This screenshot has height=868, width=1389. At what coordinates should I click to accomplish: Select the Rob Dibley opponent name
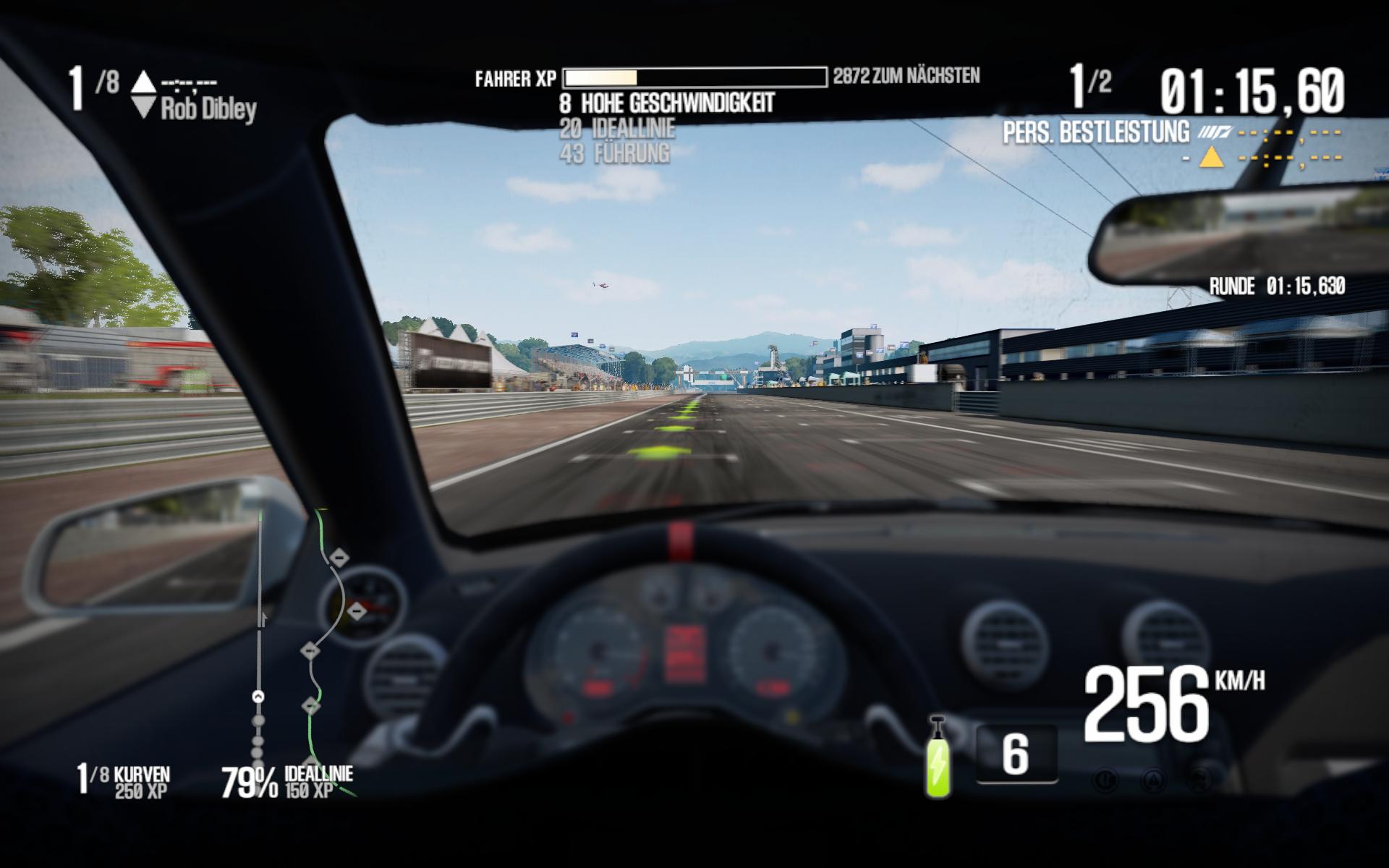point(208,109)
